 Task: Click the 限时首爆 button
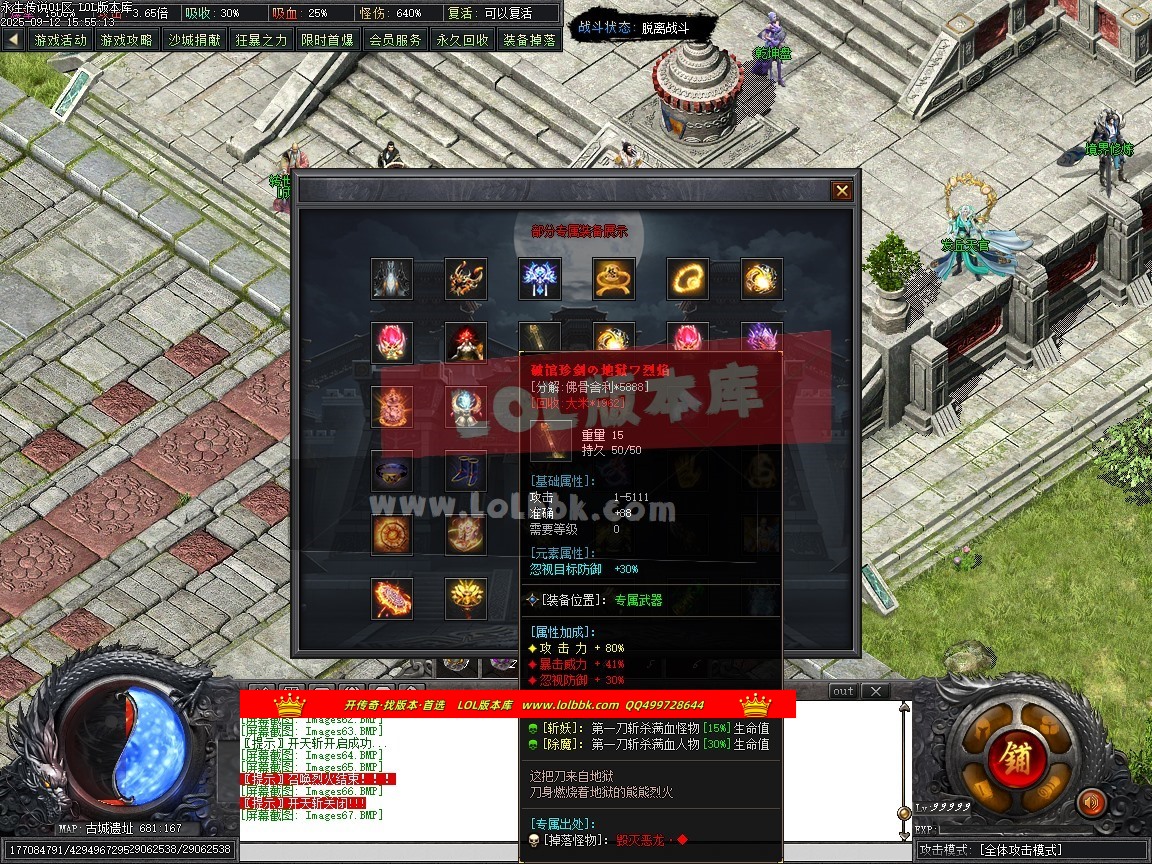point(327,40)
